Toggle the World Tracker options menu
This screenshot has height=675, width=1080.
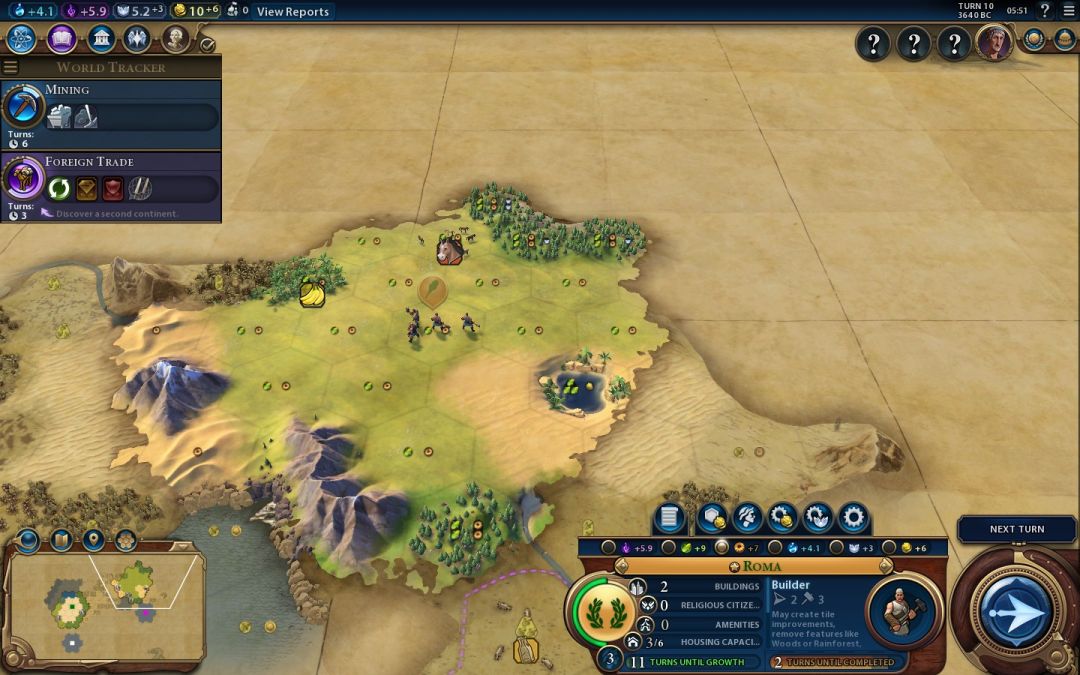11,67
